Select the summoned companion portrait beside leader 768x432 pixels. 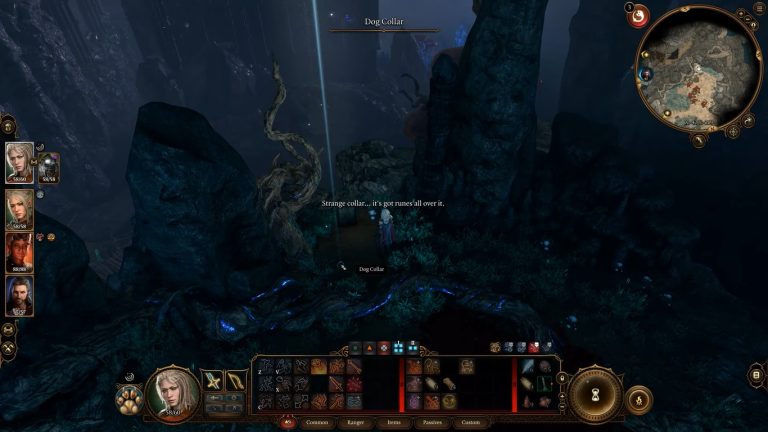coord(48,167)
